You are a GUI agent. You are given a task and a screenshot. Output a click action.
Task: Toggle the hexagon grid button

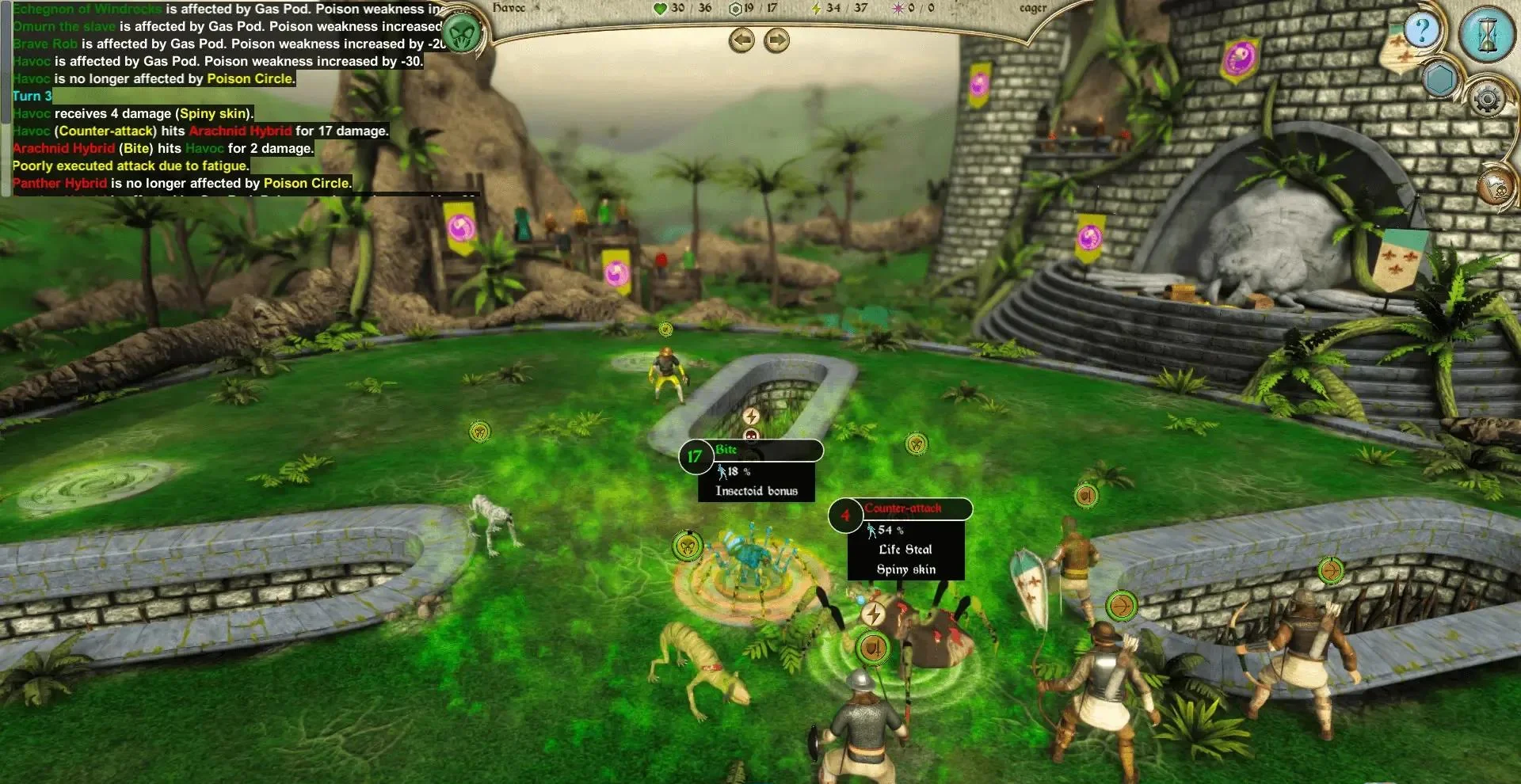pyautogui.click(x=1439, y=79)
